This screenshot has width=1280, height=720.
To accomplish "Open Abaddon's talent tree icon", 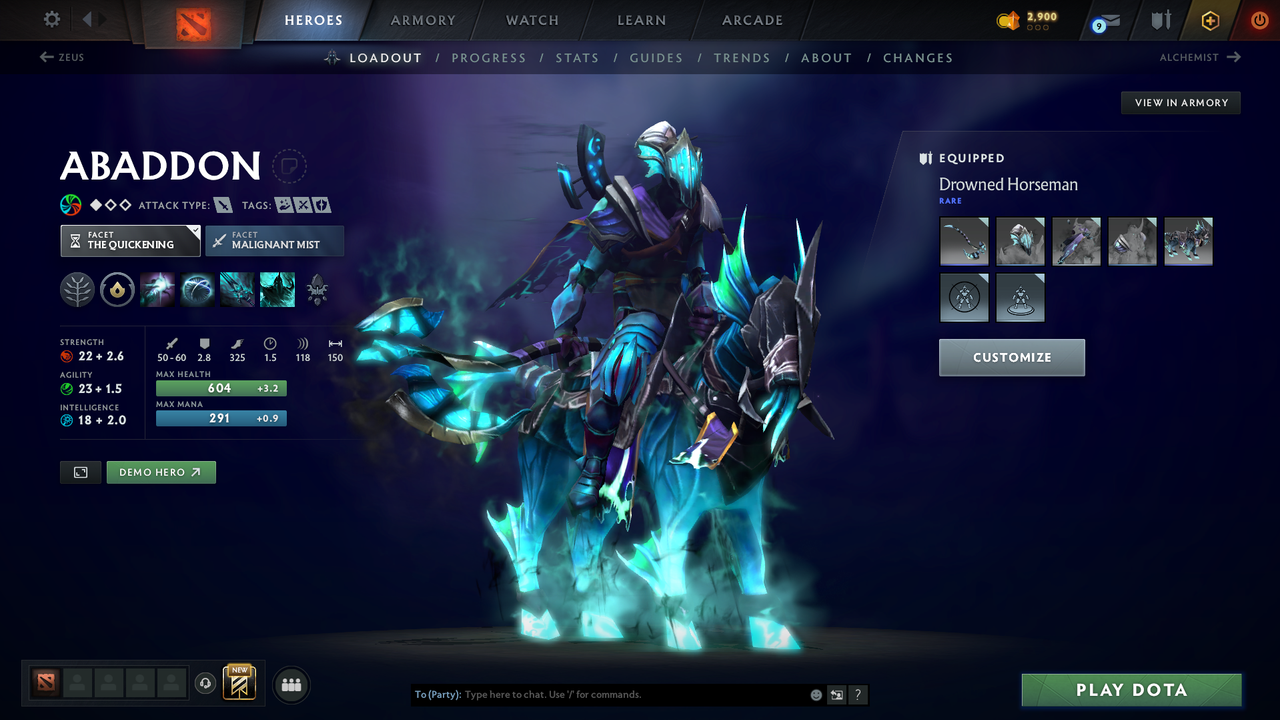I will tap(78, 289).
